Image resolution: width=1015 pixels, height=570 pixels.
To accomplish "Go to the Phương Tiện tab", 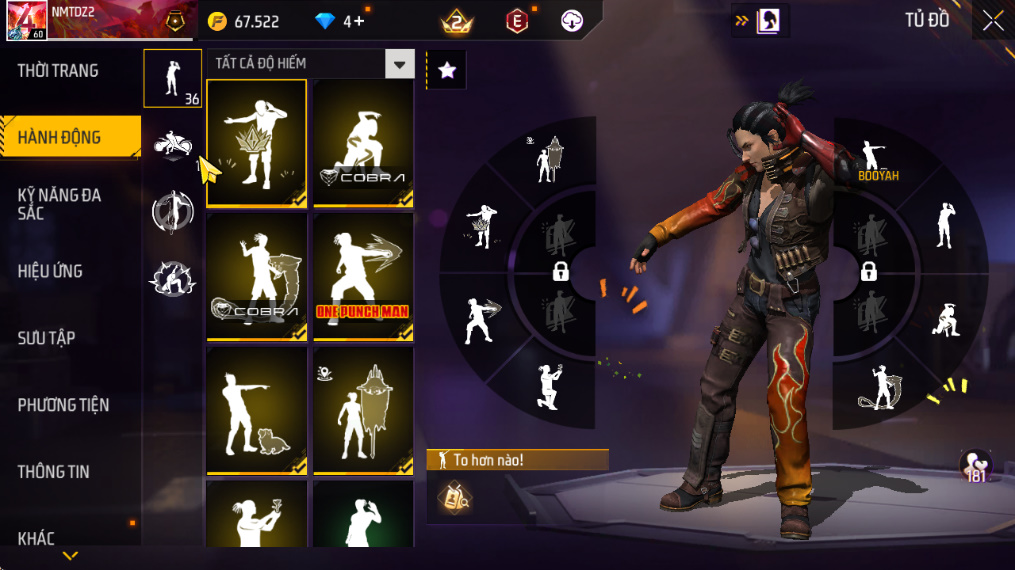I will pos(63,405).
